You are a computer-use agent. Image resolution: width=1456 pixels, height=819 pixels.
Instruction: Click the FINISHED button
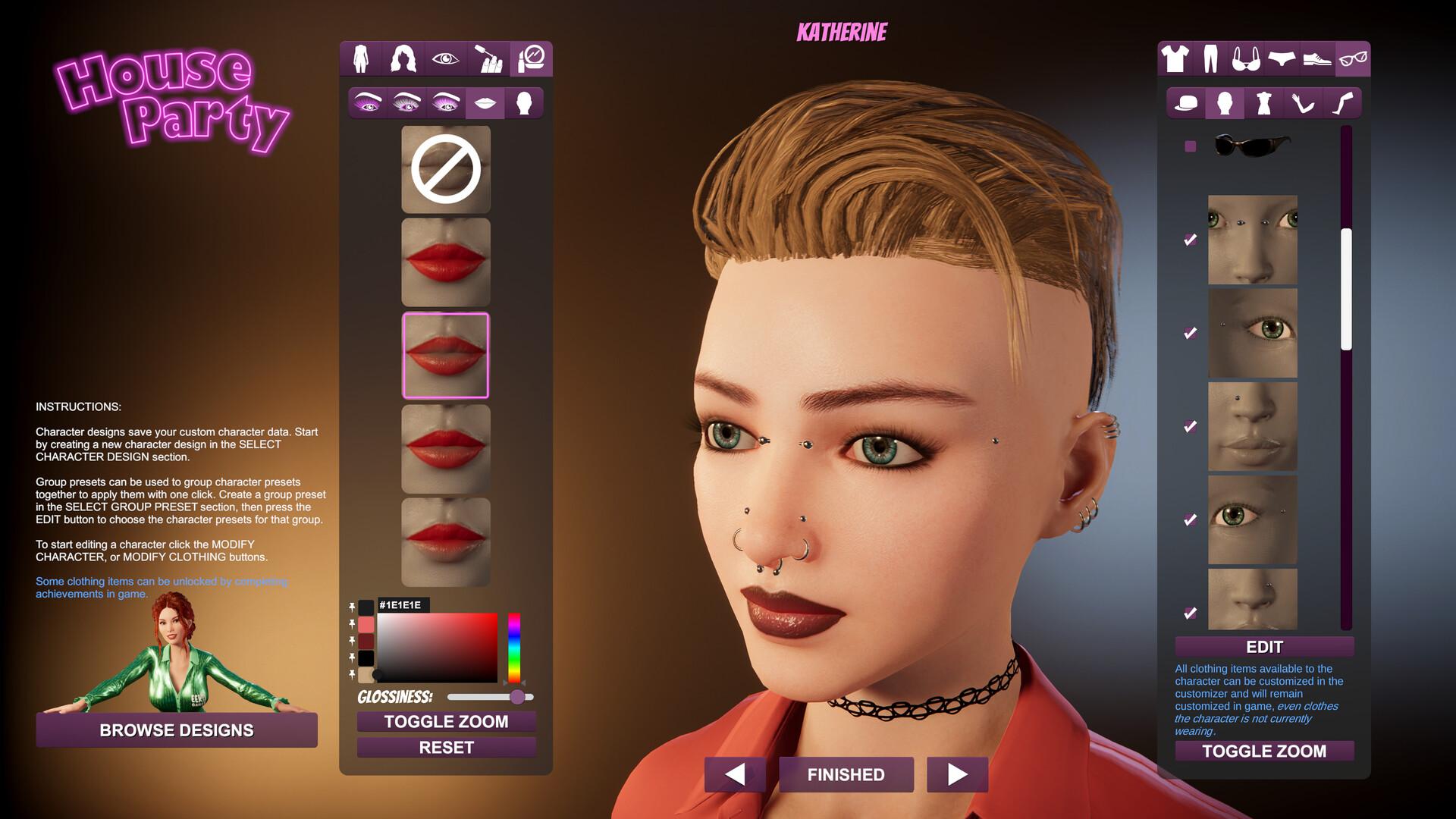coord(846,774)
